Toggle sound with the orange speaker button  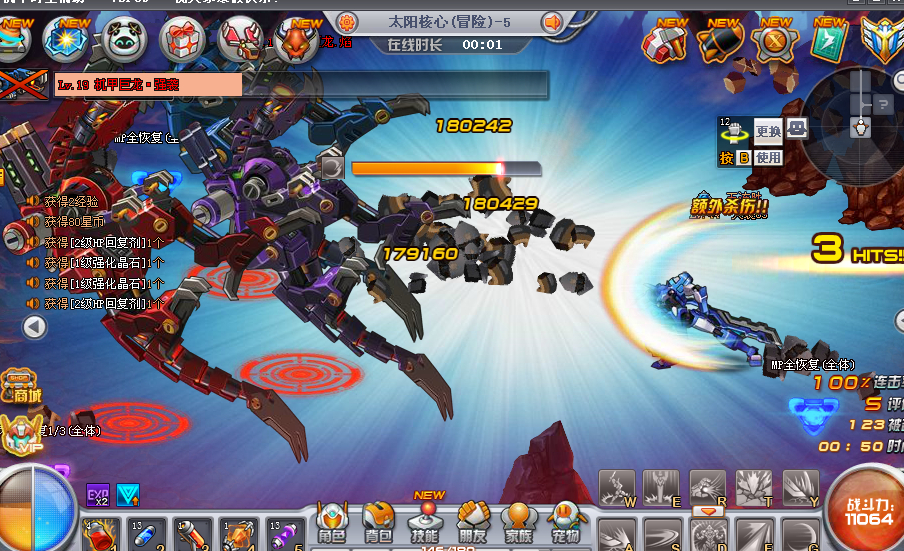(x=553, y=22)
